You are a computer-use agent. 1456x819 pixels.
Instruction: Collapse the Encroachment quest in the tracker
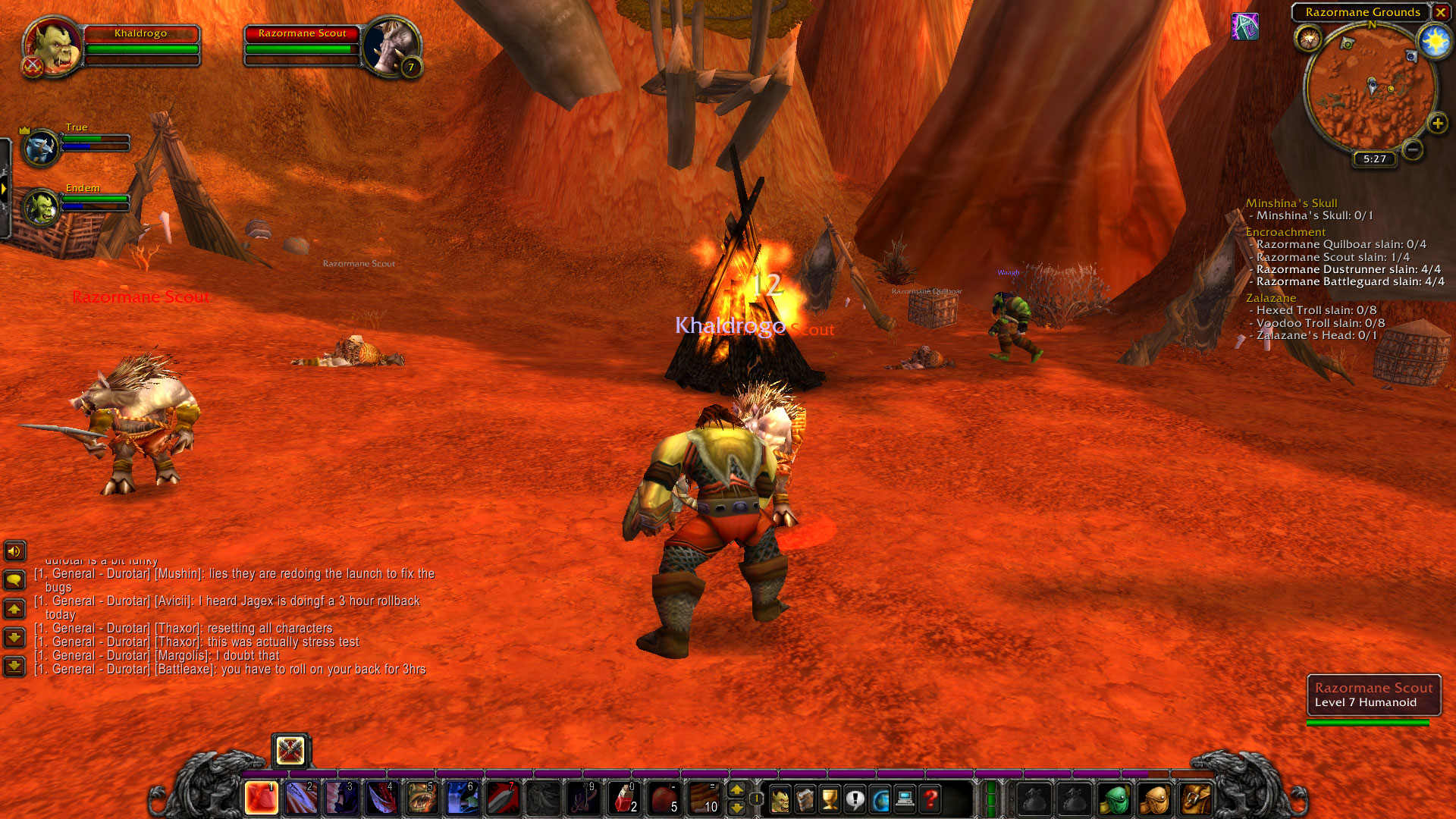[1286, 231]
